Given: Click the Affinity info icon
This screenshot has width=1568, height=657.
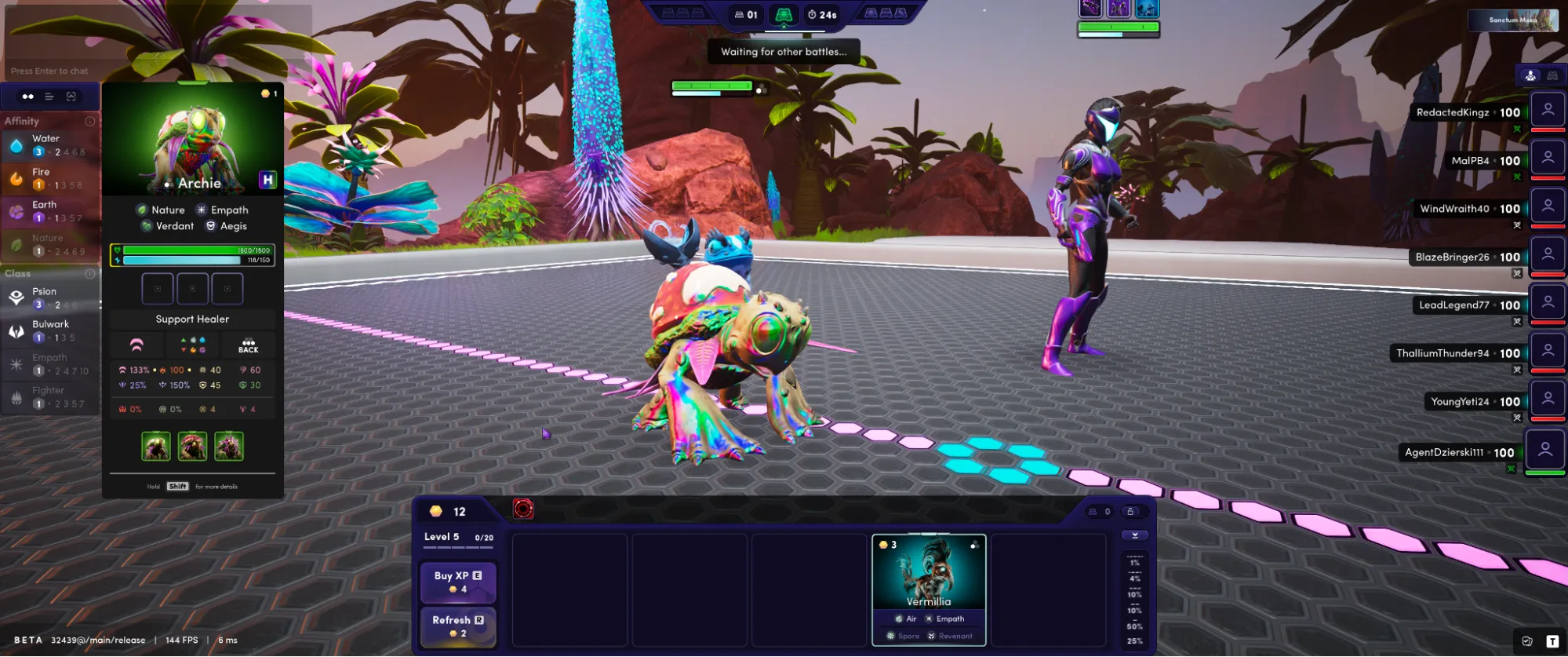Looking at the screenshot, I should (x=90, y=121).
